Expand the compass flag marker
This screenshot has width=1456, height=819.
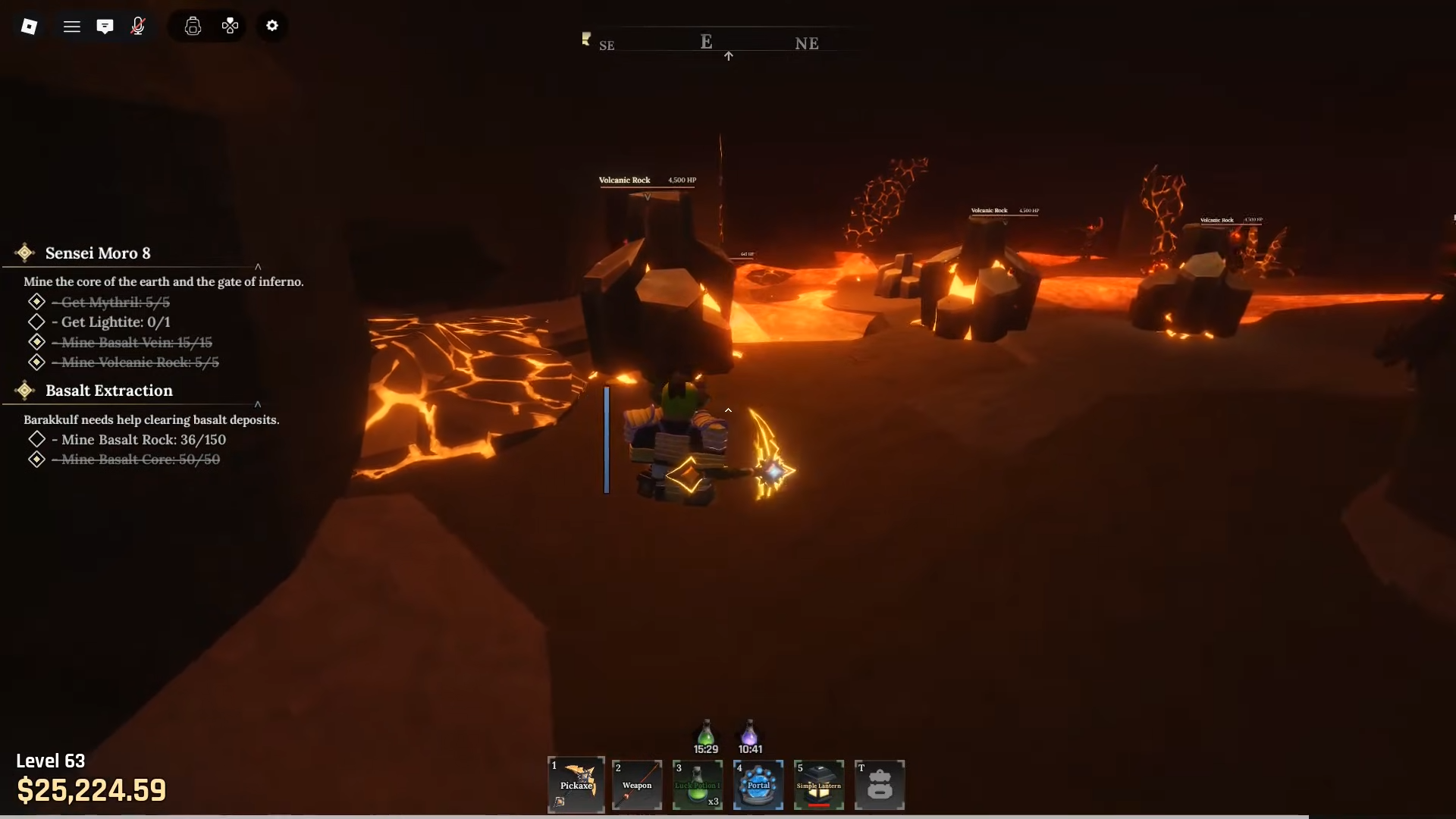(x=585, y=39)
